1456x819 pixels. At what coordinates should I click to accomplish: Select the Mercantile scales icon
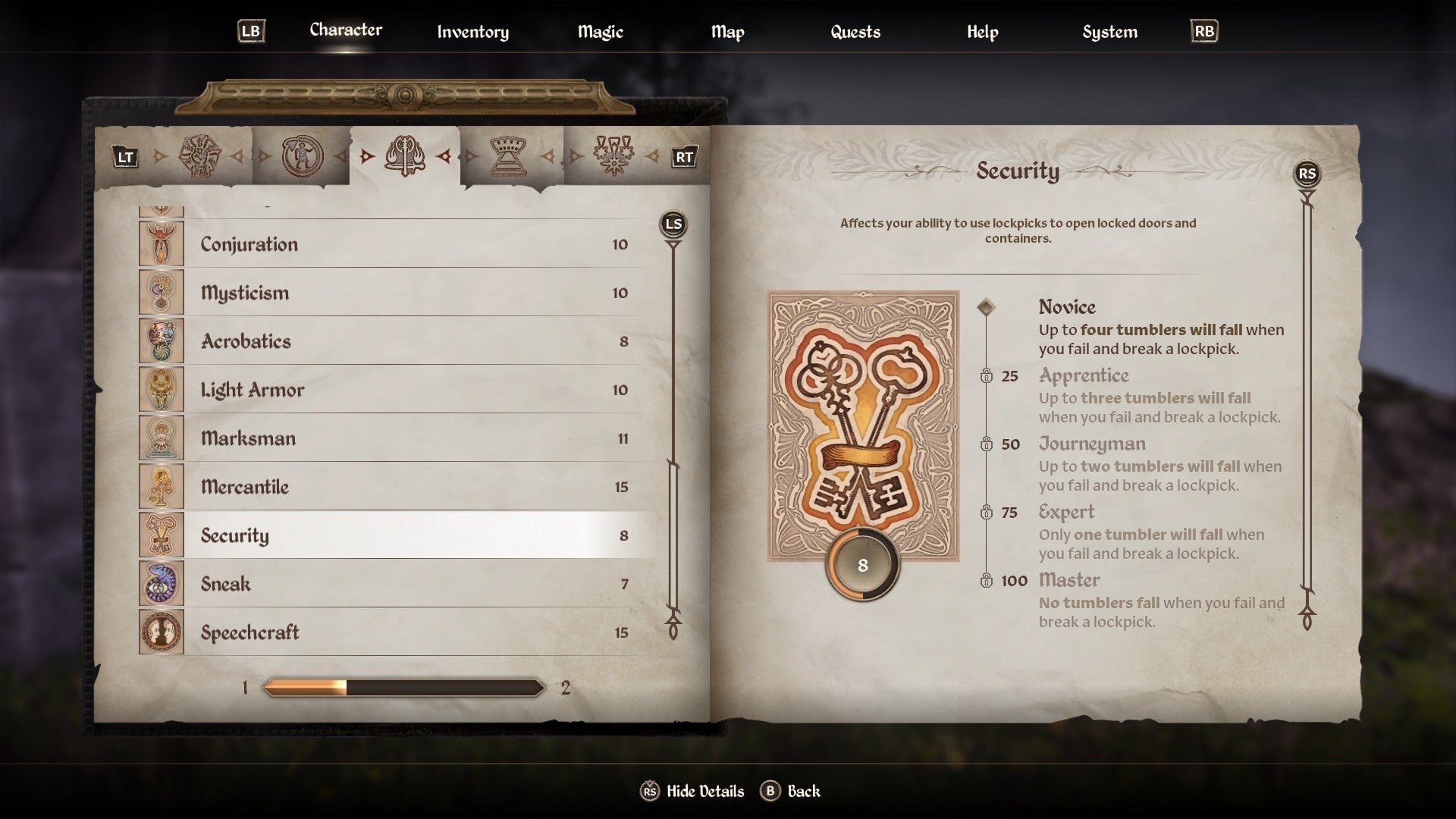(162, 487)
